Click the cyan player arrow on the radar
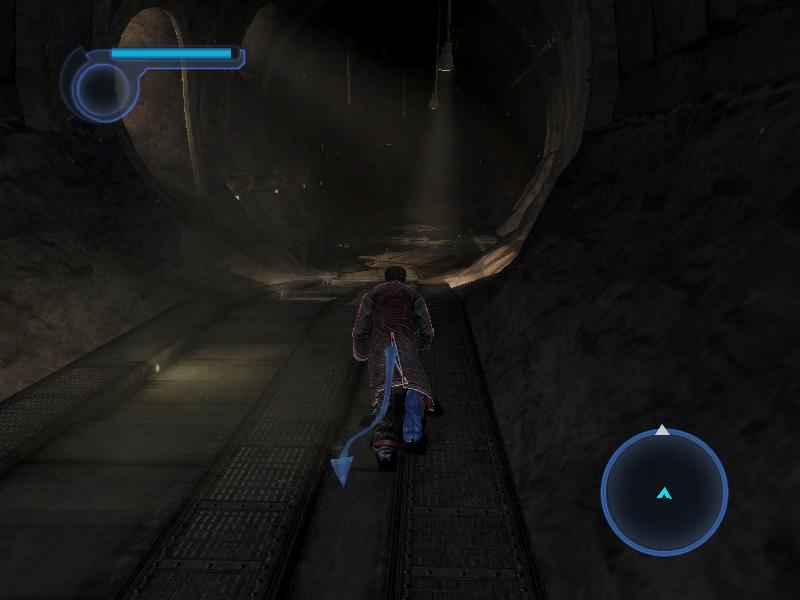This screenshot has height=600, width=800. point(664,493)
